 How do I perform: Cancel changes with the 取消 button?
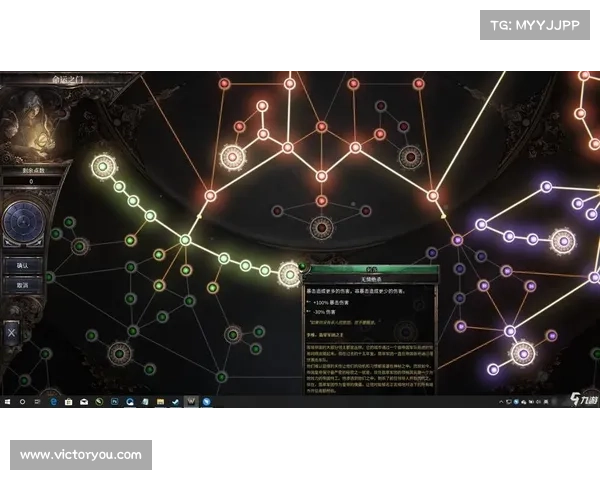tap(22, 285)
